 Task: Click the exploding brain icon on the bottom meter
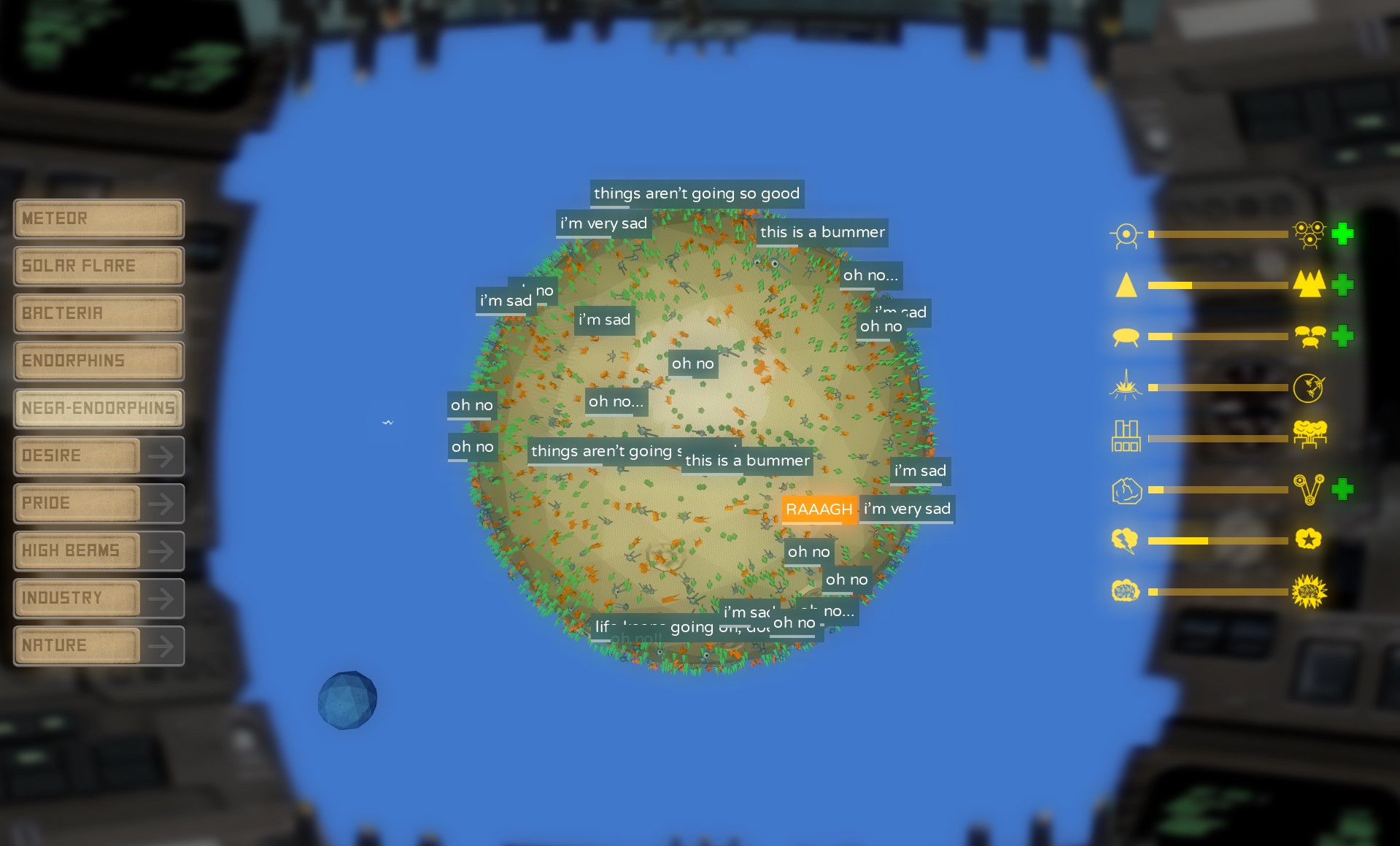point(1310,591)
